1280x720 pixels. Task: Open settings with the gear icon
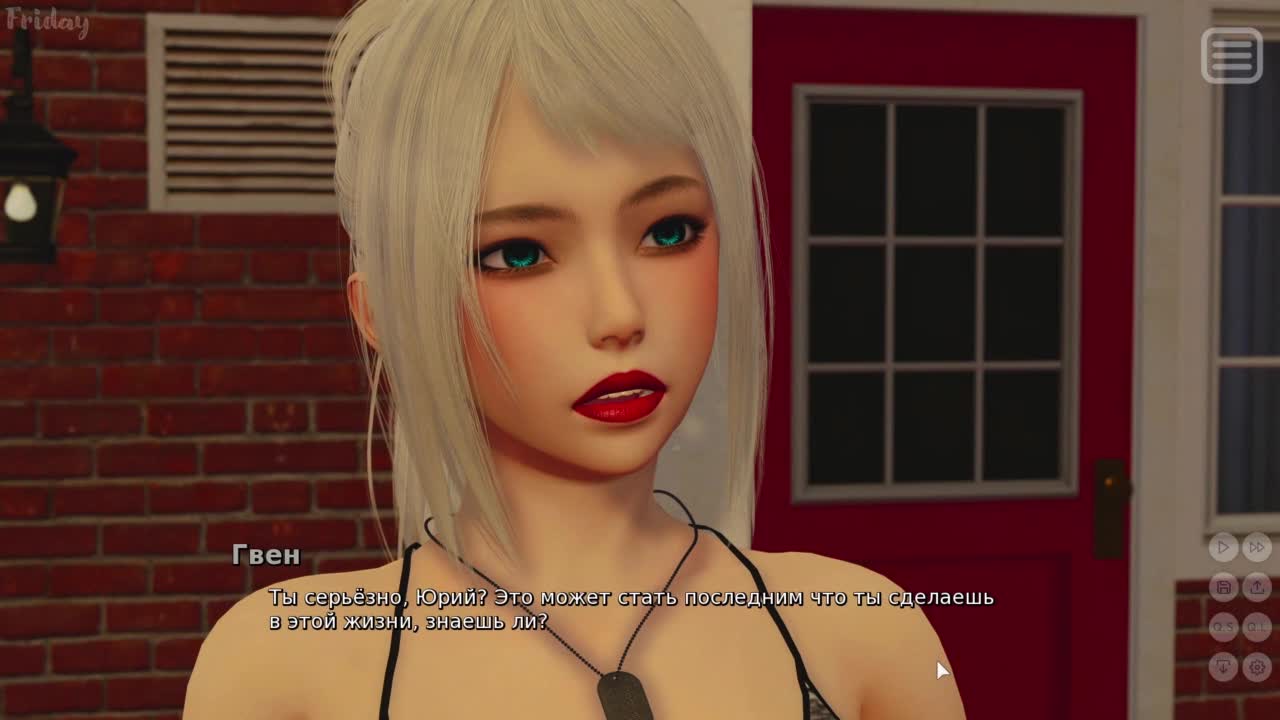pos(1257,666)
